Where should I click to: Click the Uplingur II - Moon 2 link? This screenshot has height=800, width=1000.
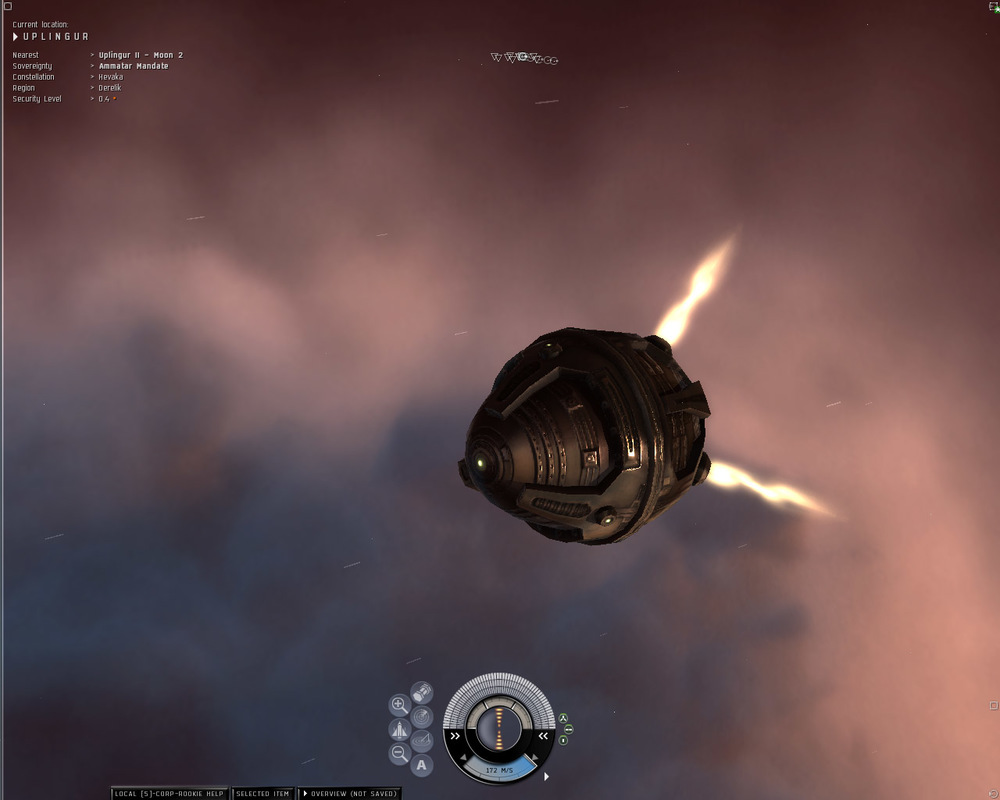[x=140, y=55]
